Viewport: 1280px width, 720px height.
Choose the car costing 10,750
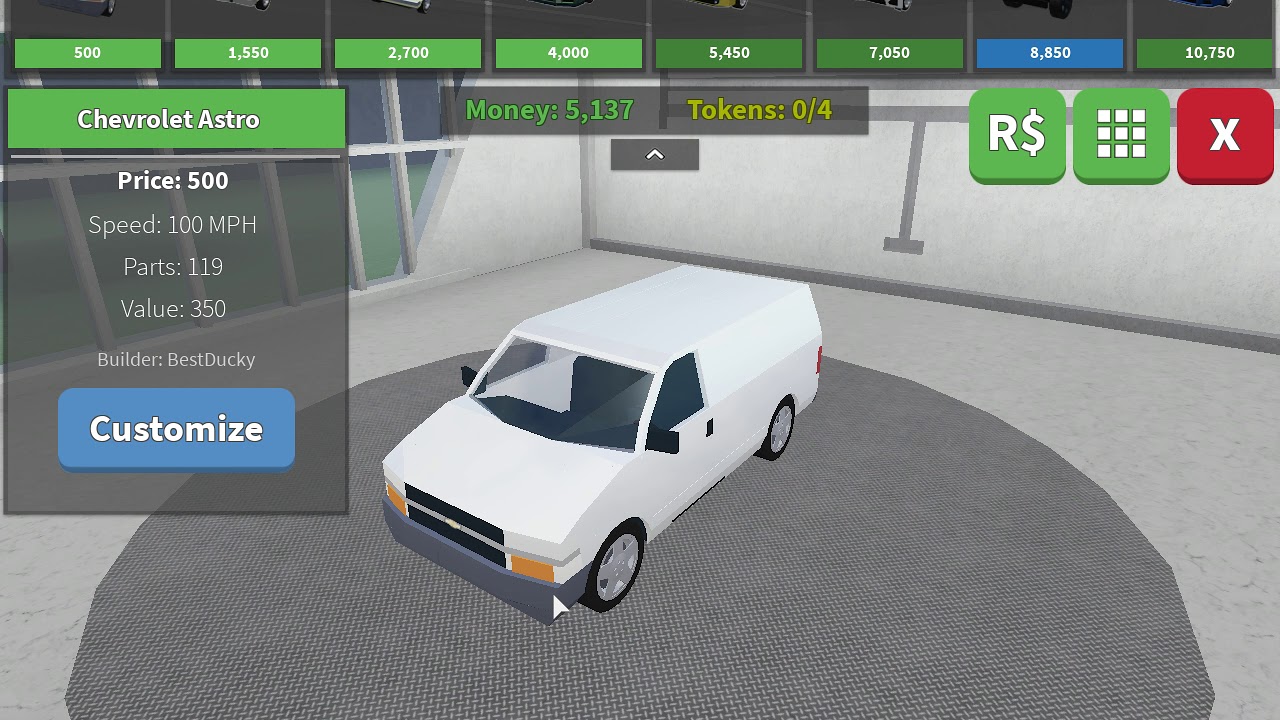click(x=1209, y=53)
